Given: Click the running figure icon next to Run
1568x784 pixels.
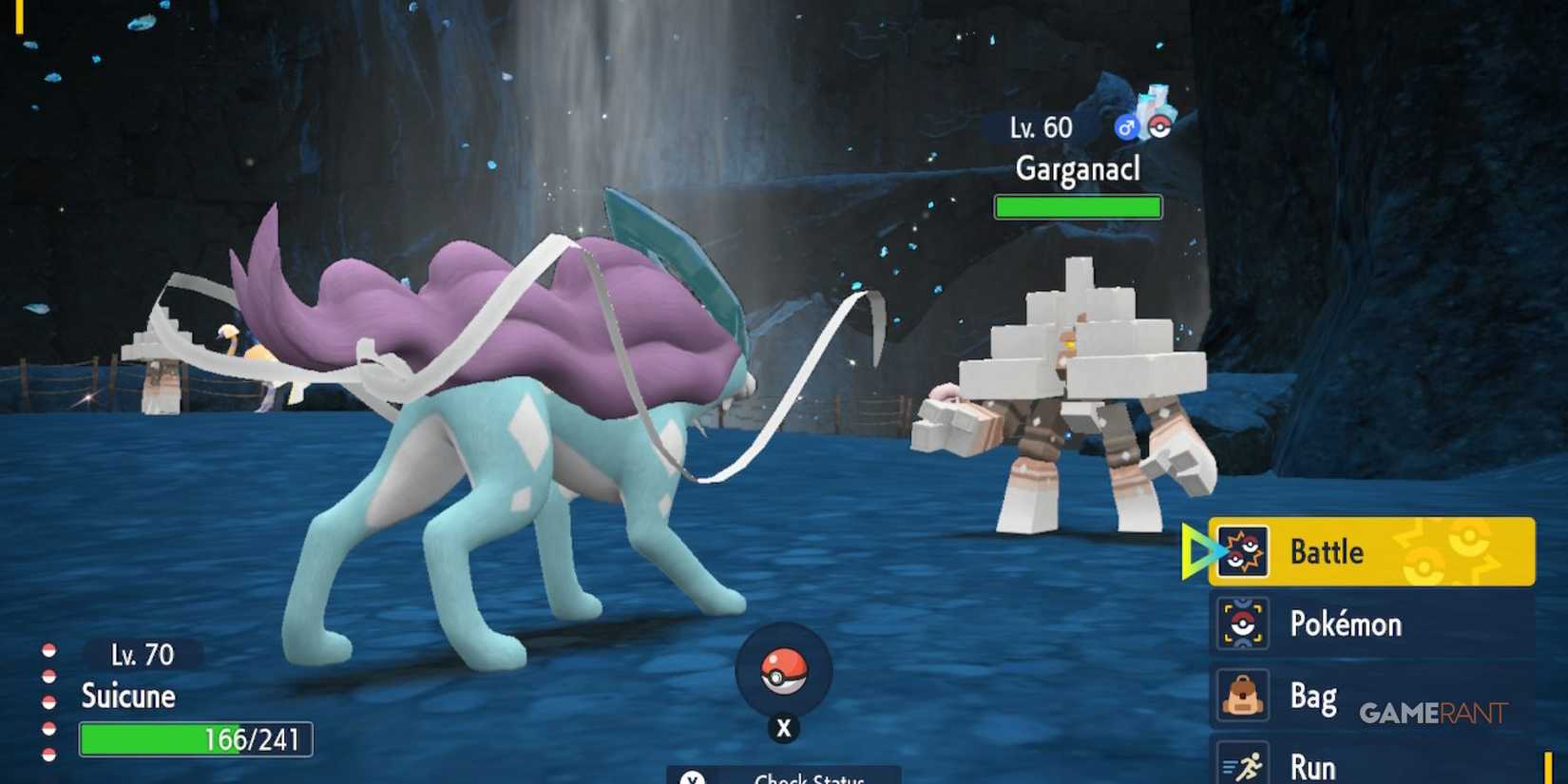Looking at the screenshot, I should pyautogui.click(x=1247, y=763).
